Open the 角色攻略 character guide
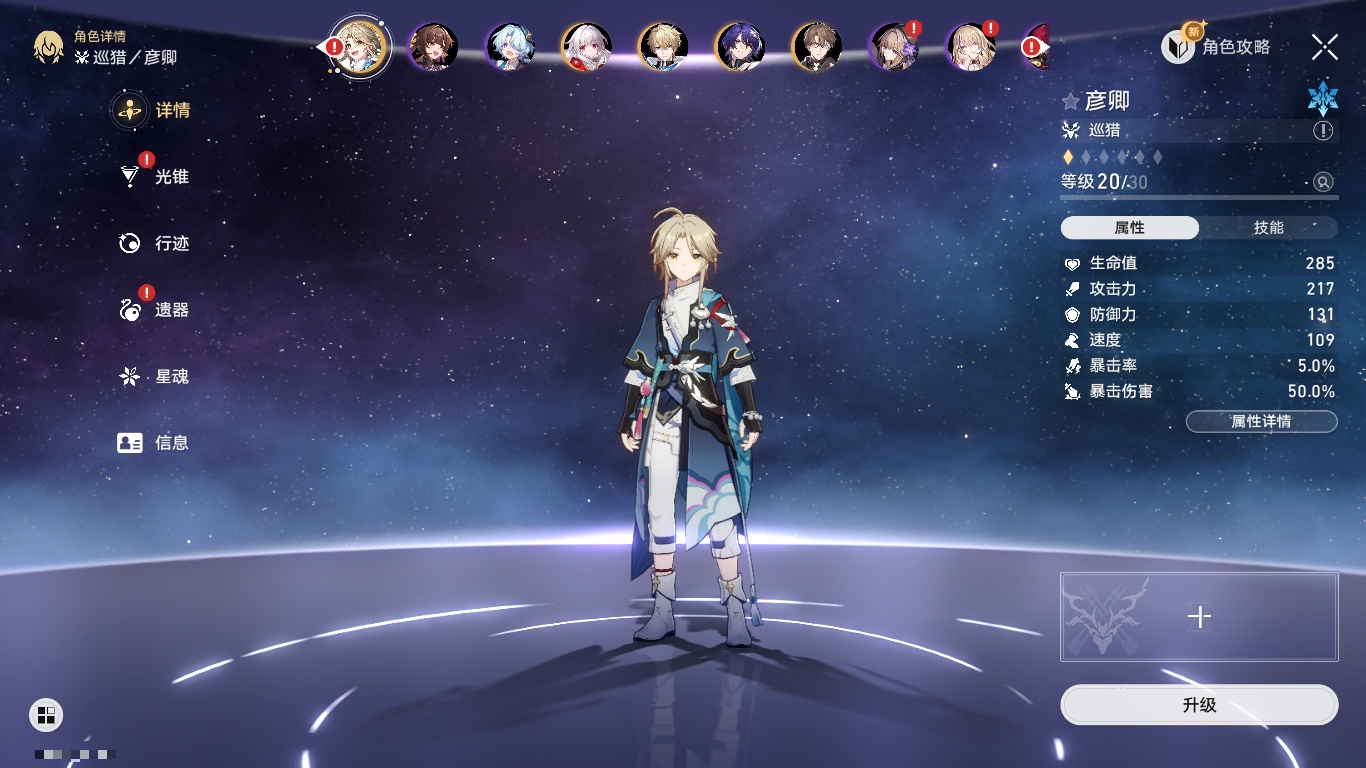1366x768 pixels. (1216, 47)
